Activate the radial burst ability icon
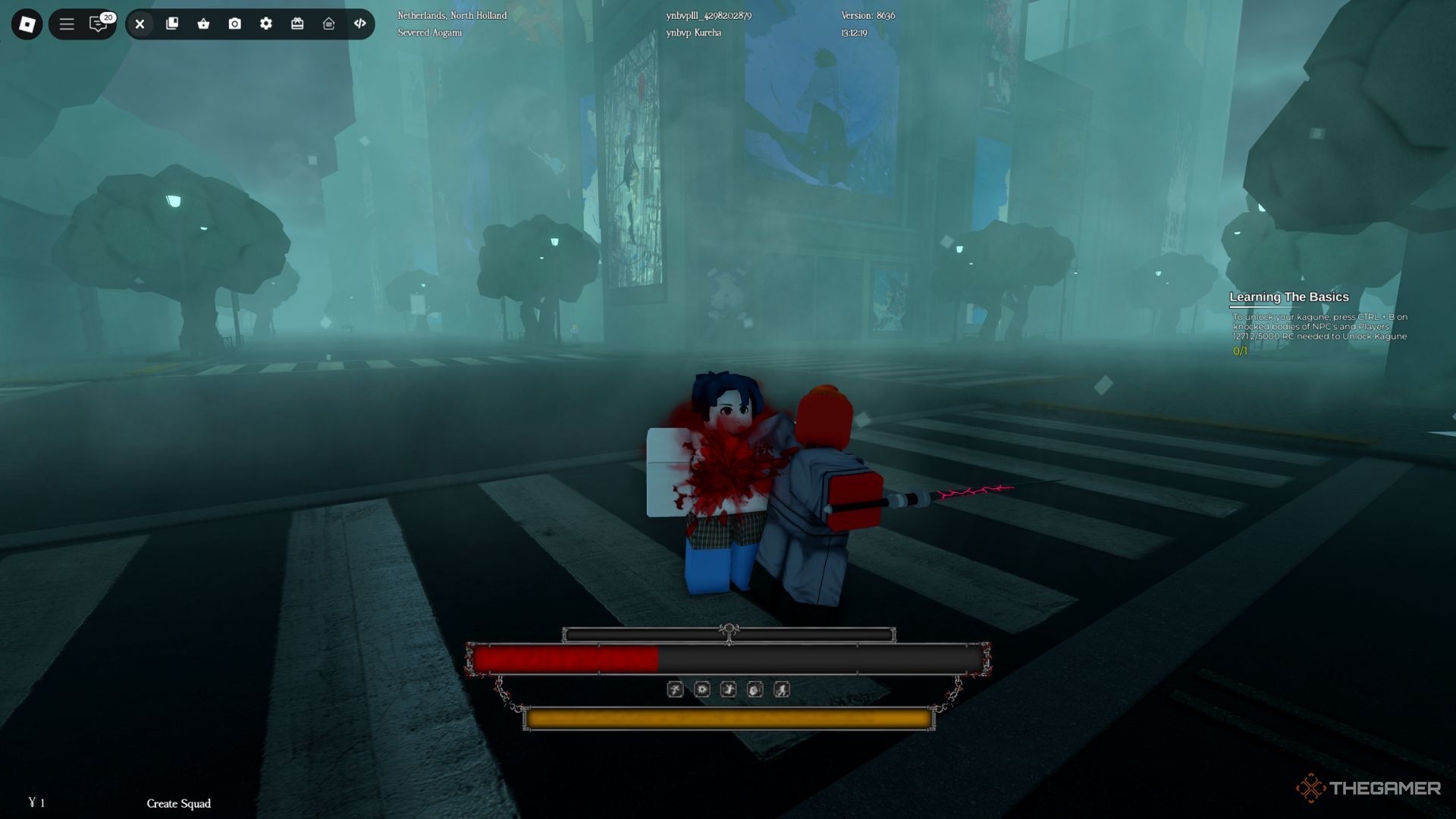This screenshot has height=819, width=1456. point(702,689)
